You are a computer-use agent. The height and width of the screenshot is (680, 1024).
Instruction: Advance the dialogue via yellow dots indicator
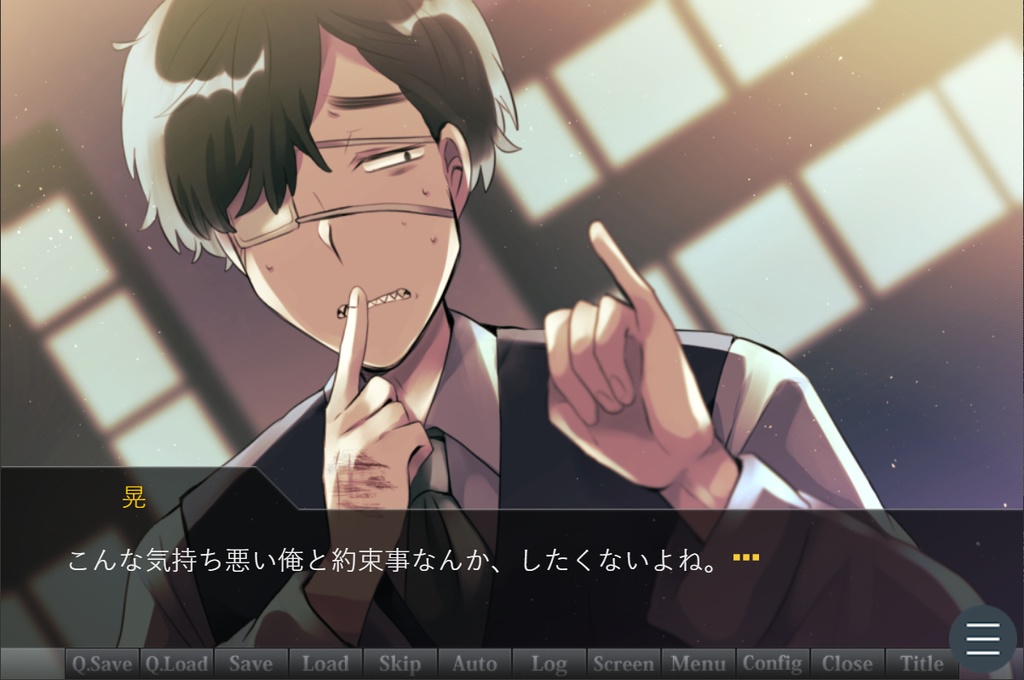[x=746, y=557]
